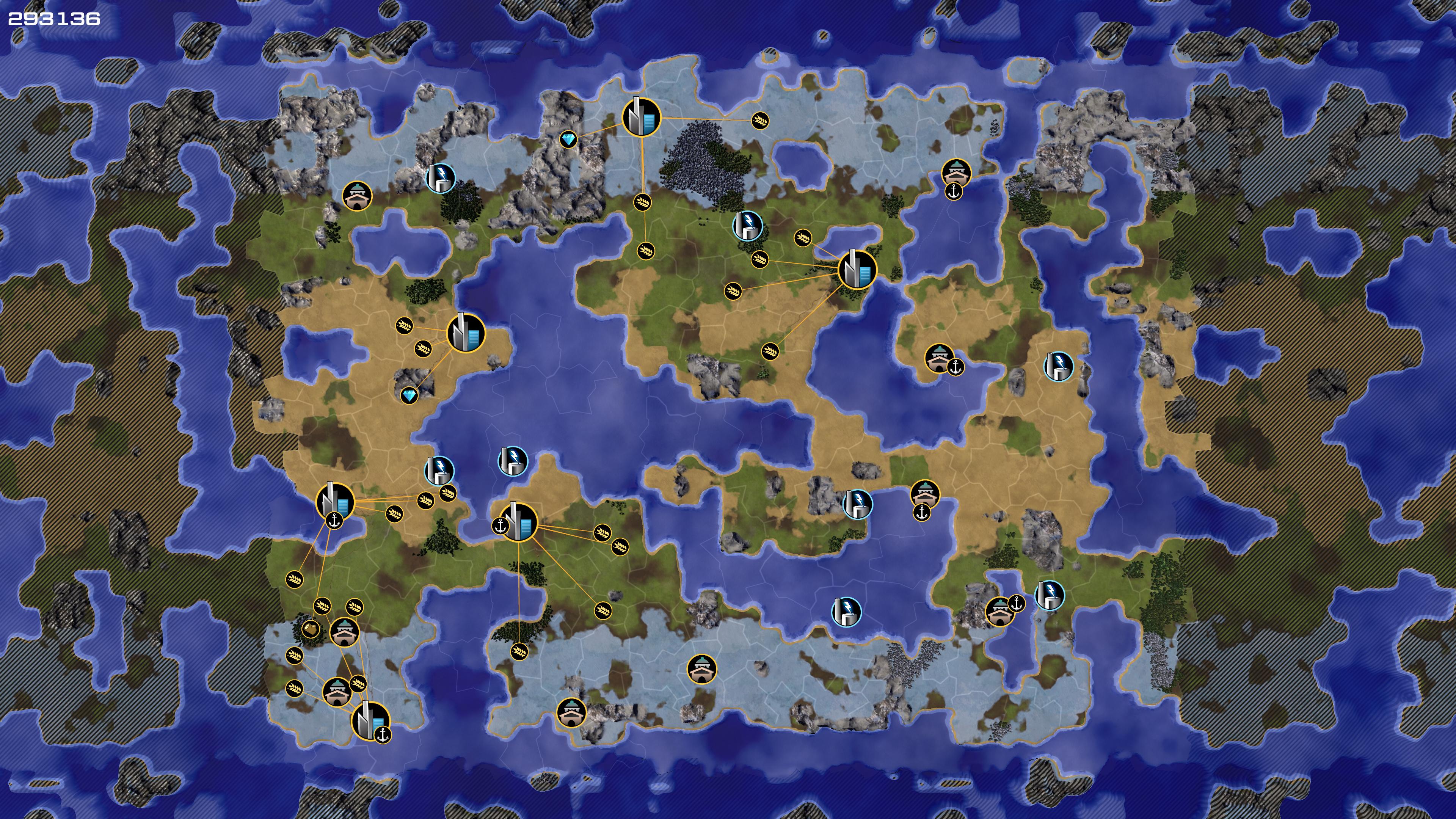Select the town hall marker beside the gold nugget
The width and height of the screenshot is (1456, 819).
point(344,632)
